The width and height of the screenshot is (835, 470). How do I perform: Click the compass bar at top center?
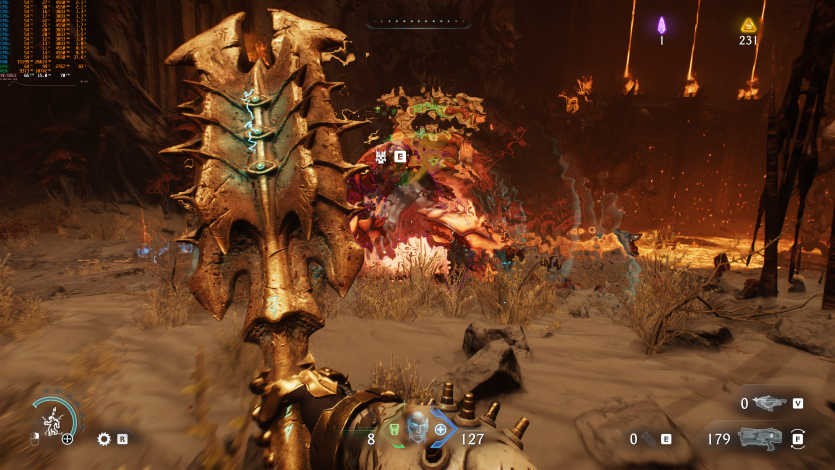point(416,20)
